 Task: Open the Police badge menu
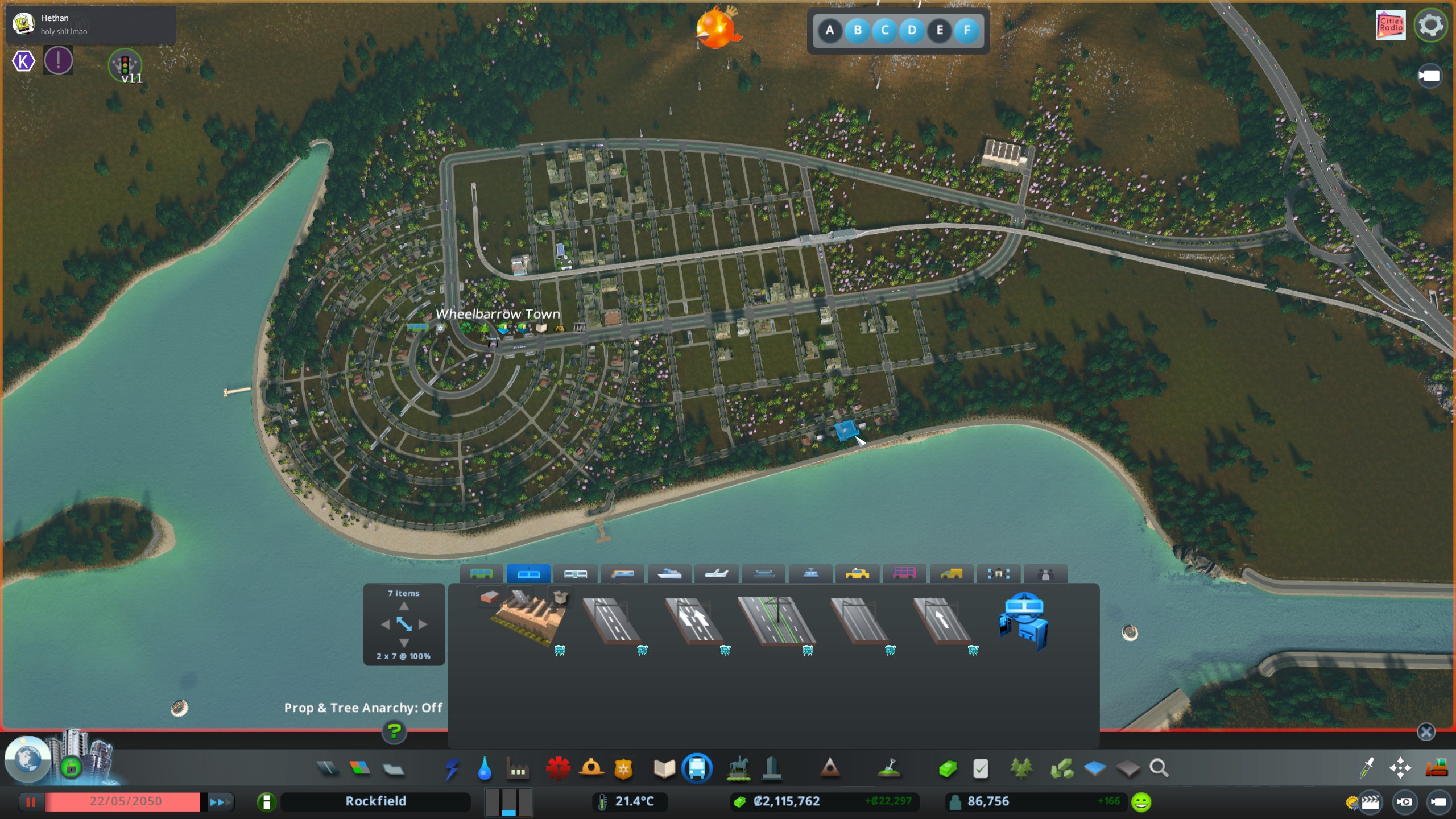click(624, 769)
